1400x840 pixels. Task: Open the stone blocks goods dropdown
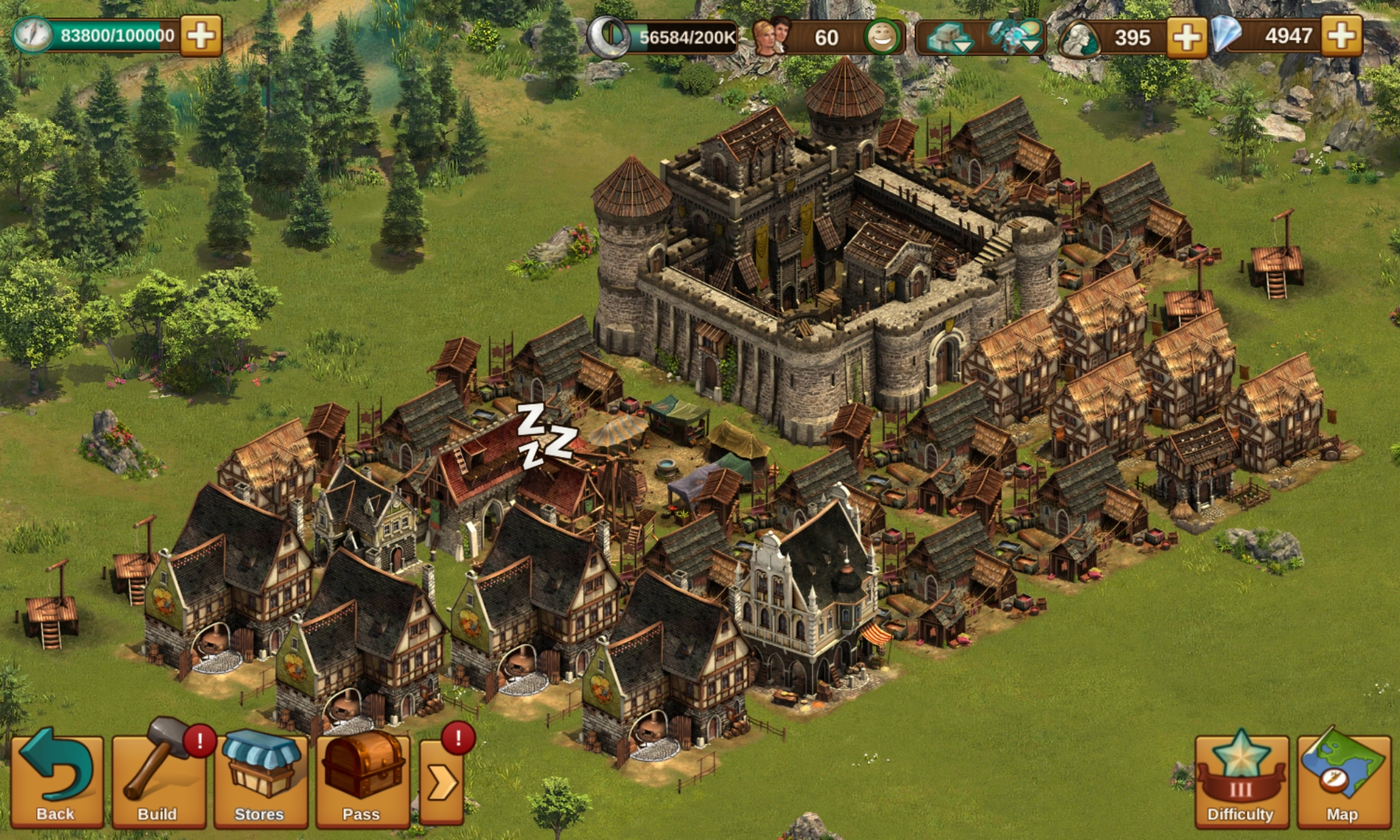948,37
